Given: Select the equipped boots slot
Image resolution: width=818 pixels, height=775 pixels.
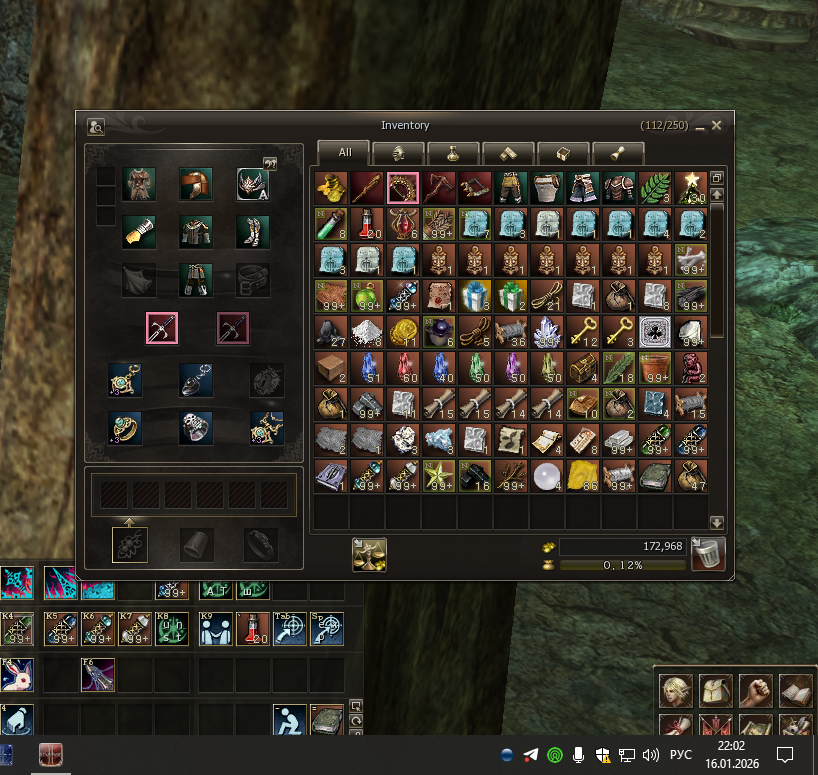Looking at the screenshot, I should (x=253, y=232).
